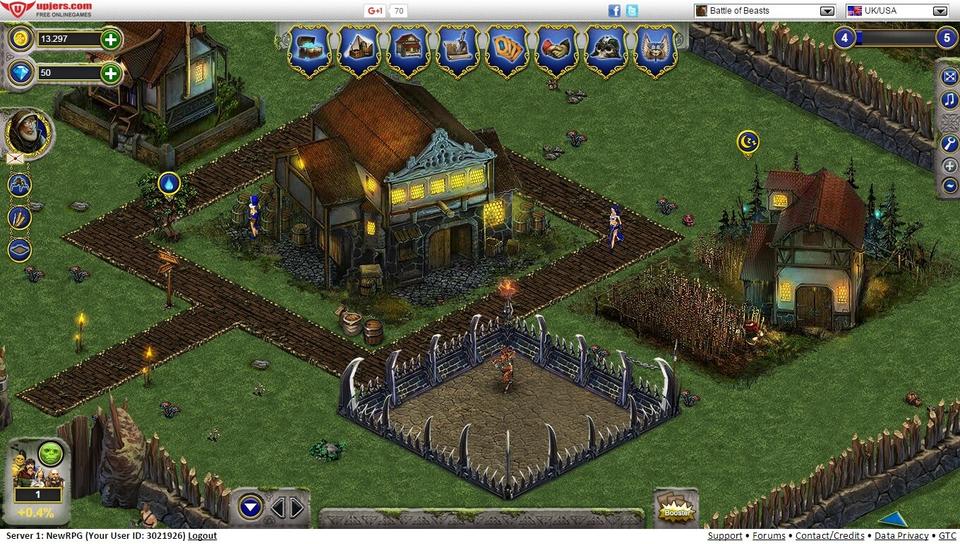The height and width of the screenshot is (544, 960).
Task: Open the wrench settings button
Action: 950,144
